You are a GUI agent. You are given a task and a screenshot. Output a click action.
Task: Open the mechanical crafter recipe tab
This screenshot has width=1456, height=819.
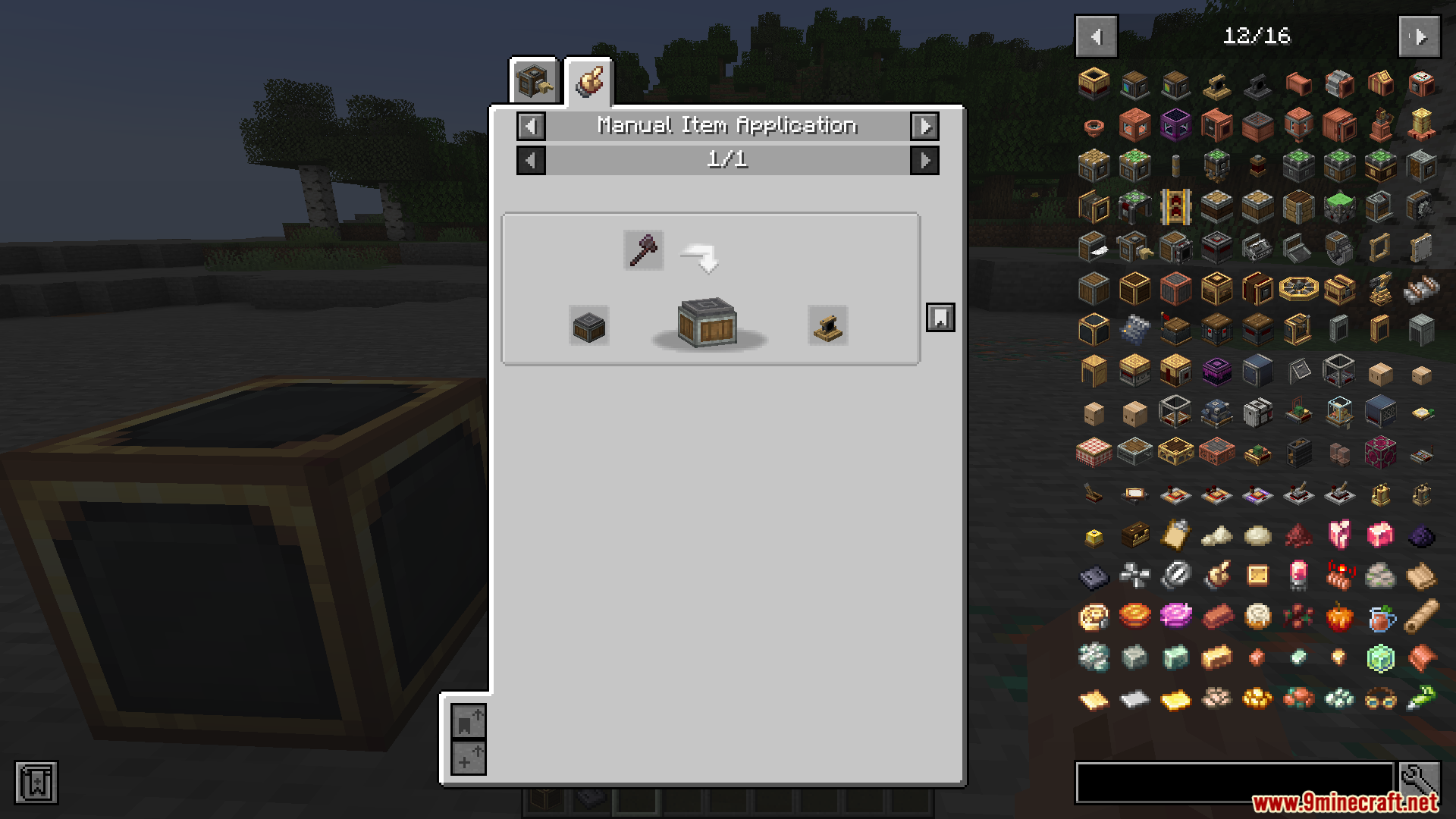pos(534,81)
